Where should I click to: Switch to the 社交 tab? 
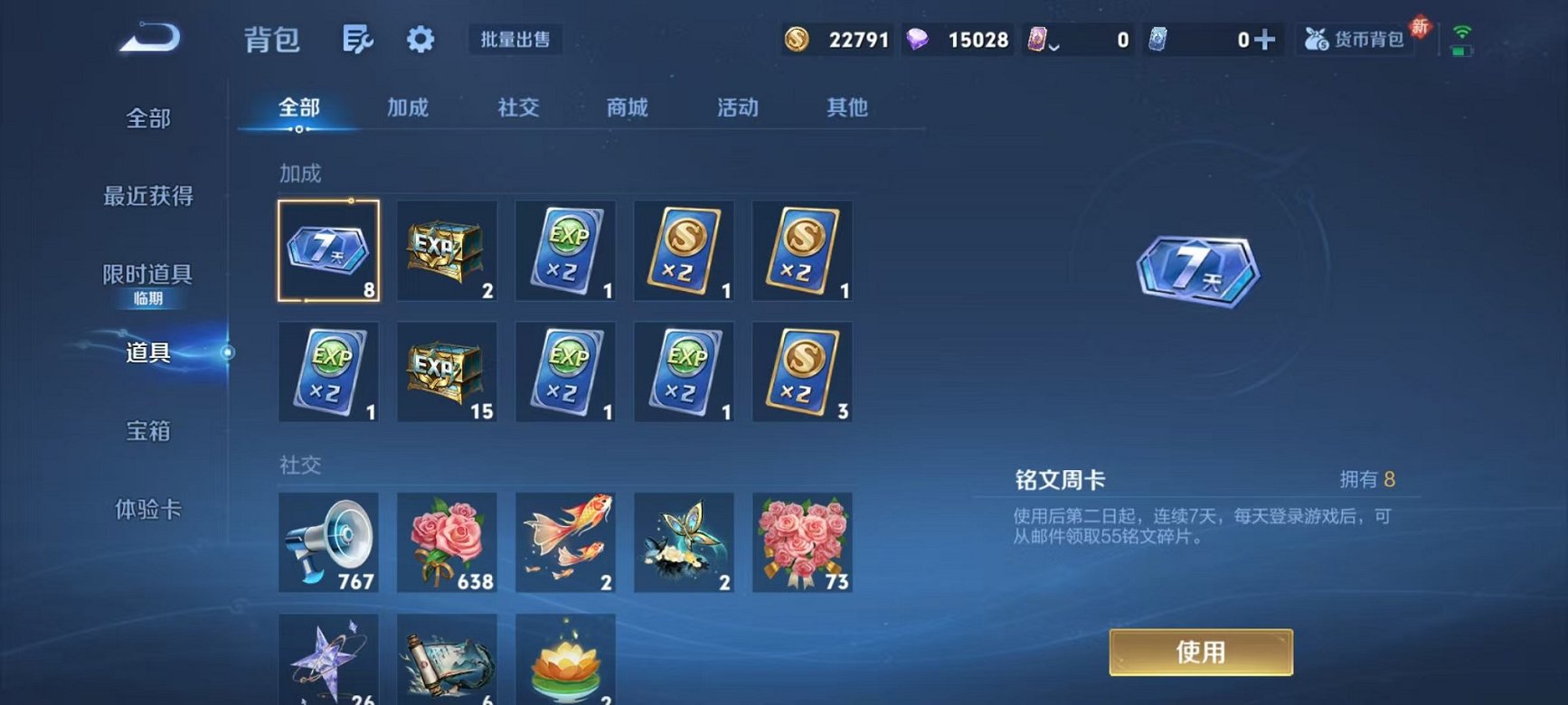pyautogui.click(x=518, y=108)
